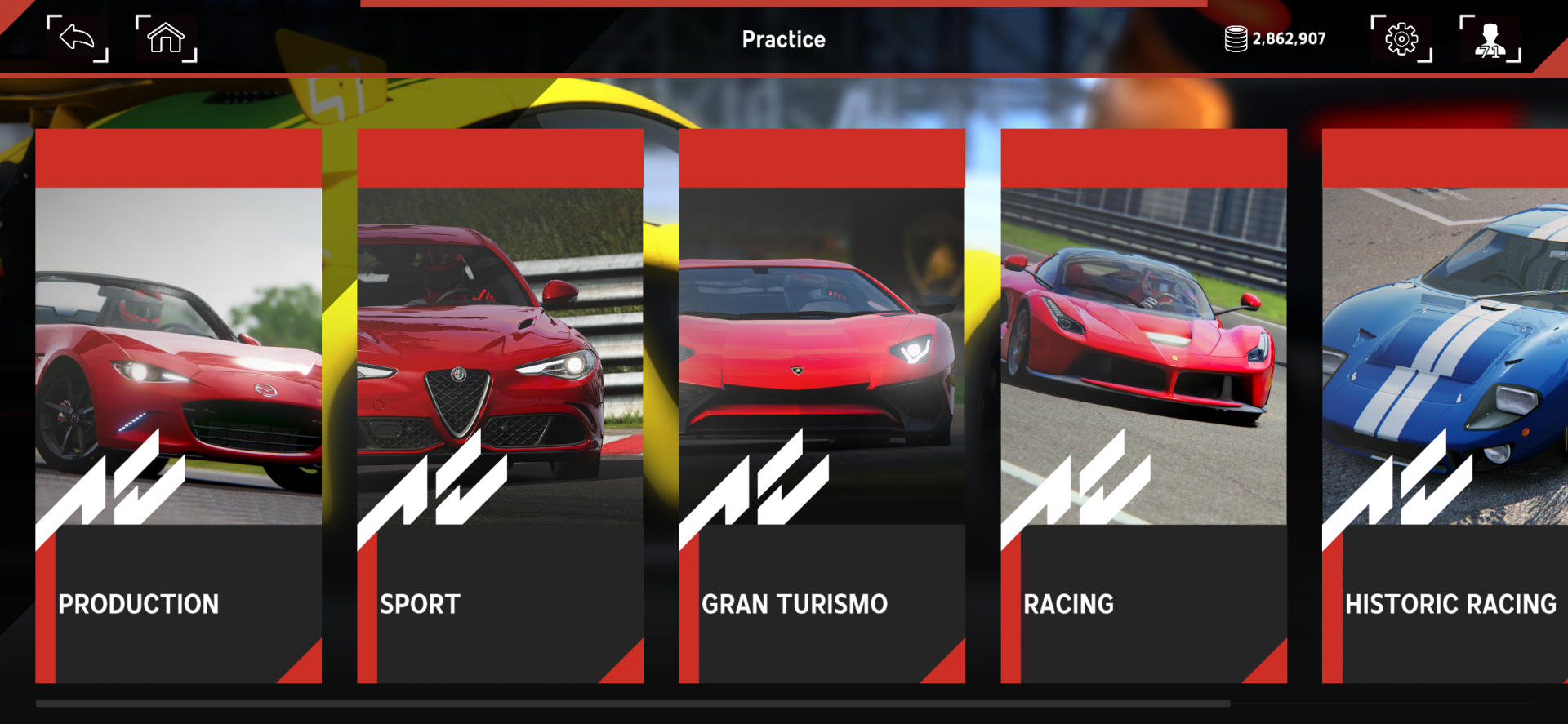
Task: Click the horizontal scrollbar under the cards
Action: point(633,703)
